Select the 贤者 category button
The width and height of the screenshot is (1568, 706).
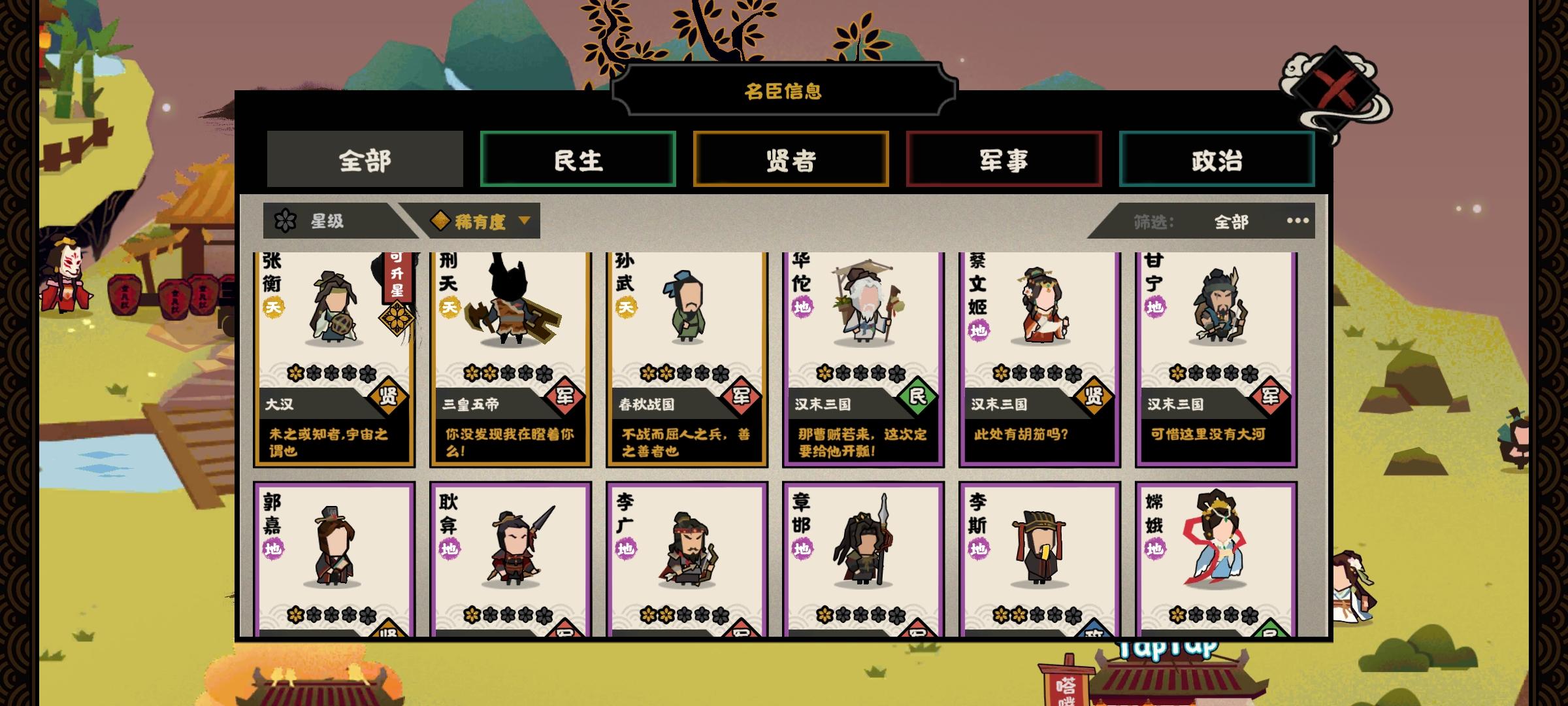[792, 159]
